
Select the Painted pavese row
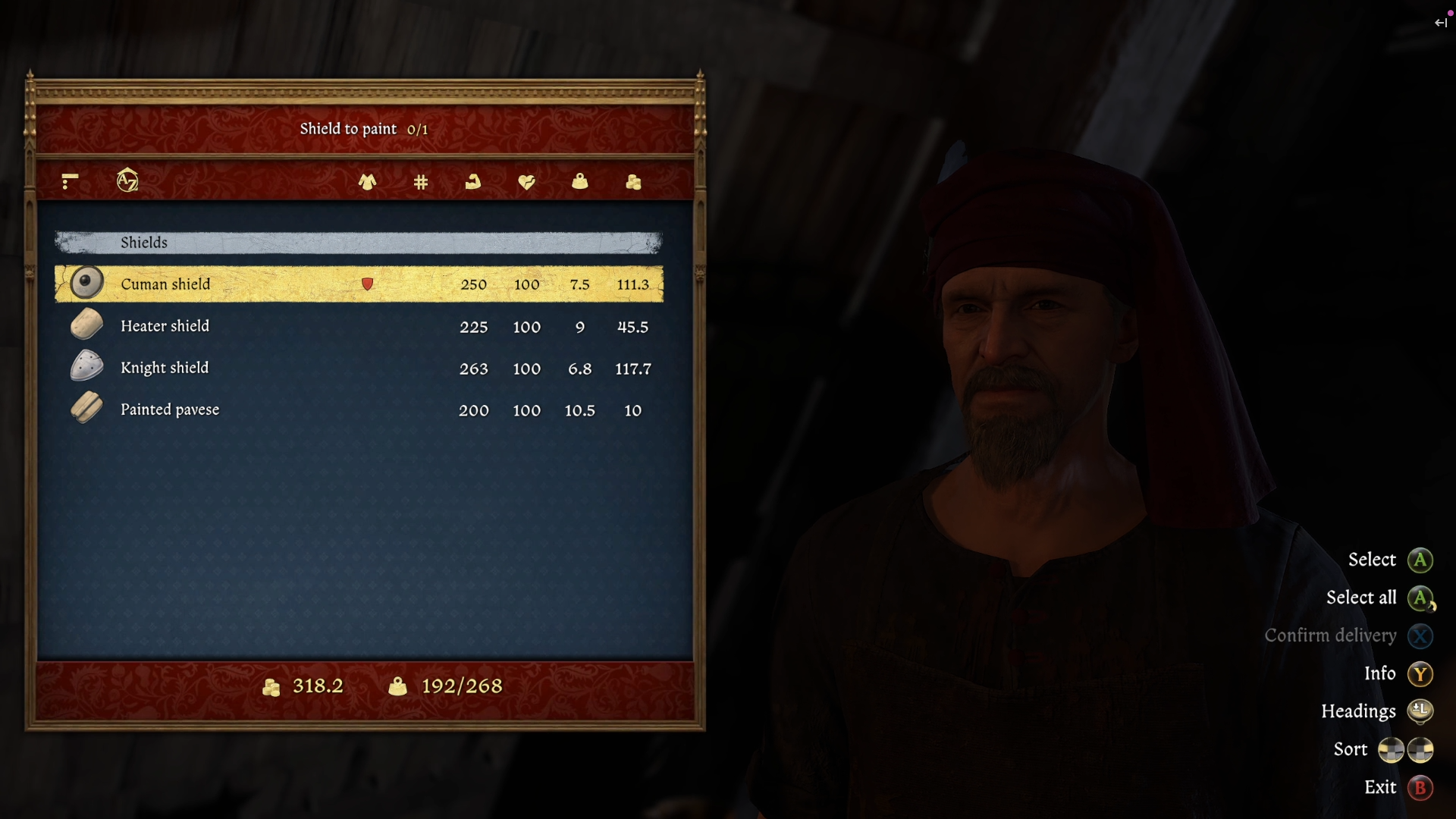point(359,409)
